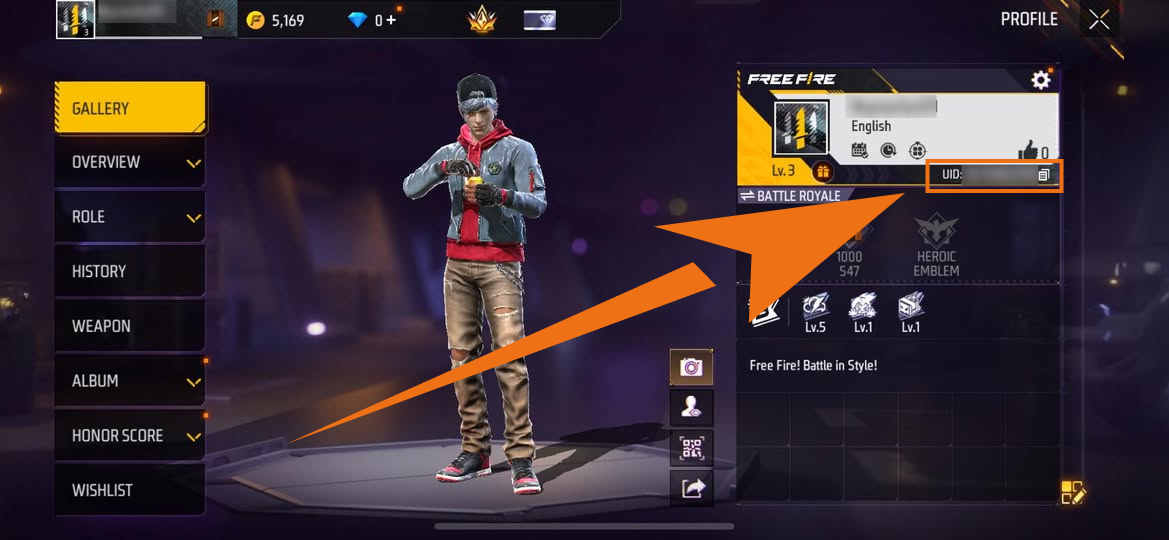Click the person-with-eye preview button
1169x540 pixels.
[691, 407]
